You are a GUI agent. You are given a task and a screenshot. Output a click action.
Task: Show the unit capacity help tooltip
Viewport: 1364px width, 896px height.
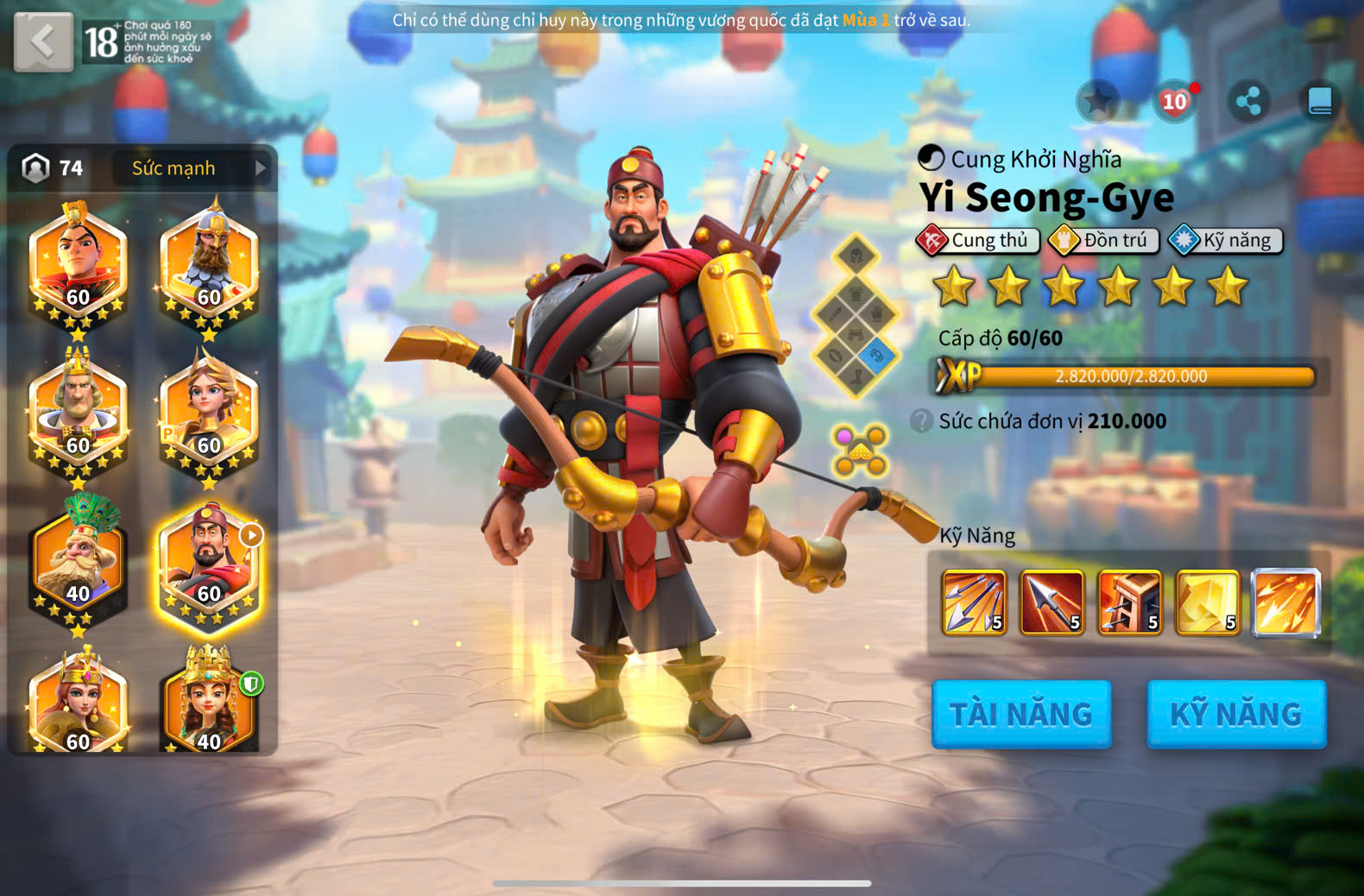[x=922, y=421]
